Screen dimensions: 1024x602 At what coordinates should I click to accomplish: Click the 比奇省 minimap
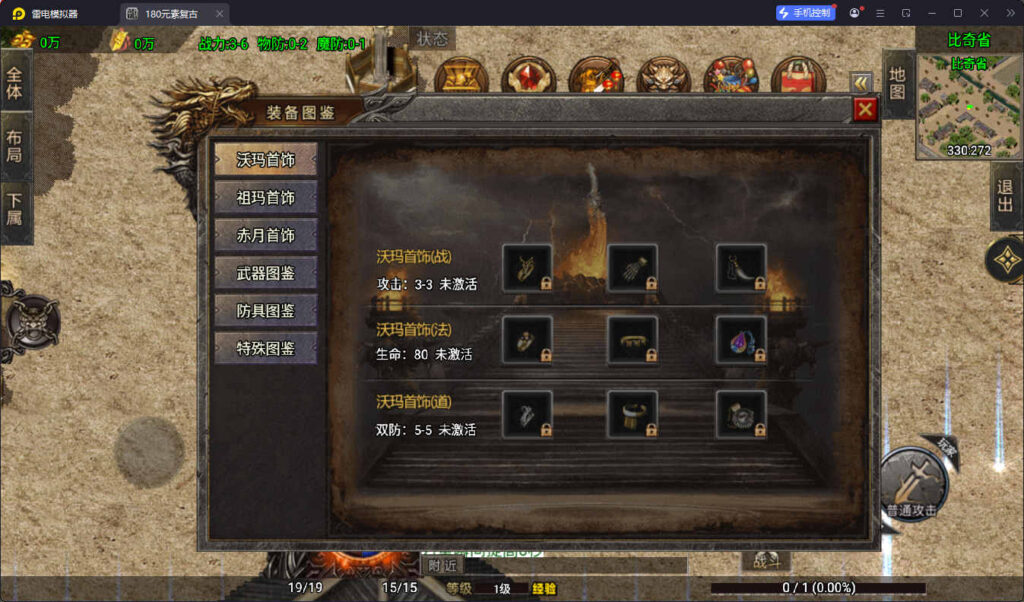[968, 105]
